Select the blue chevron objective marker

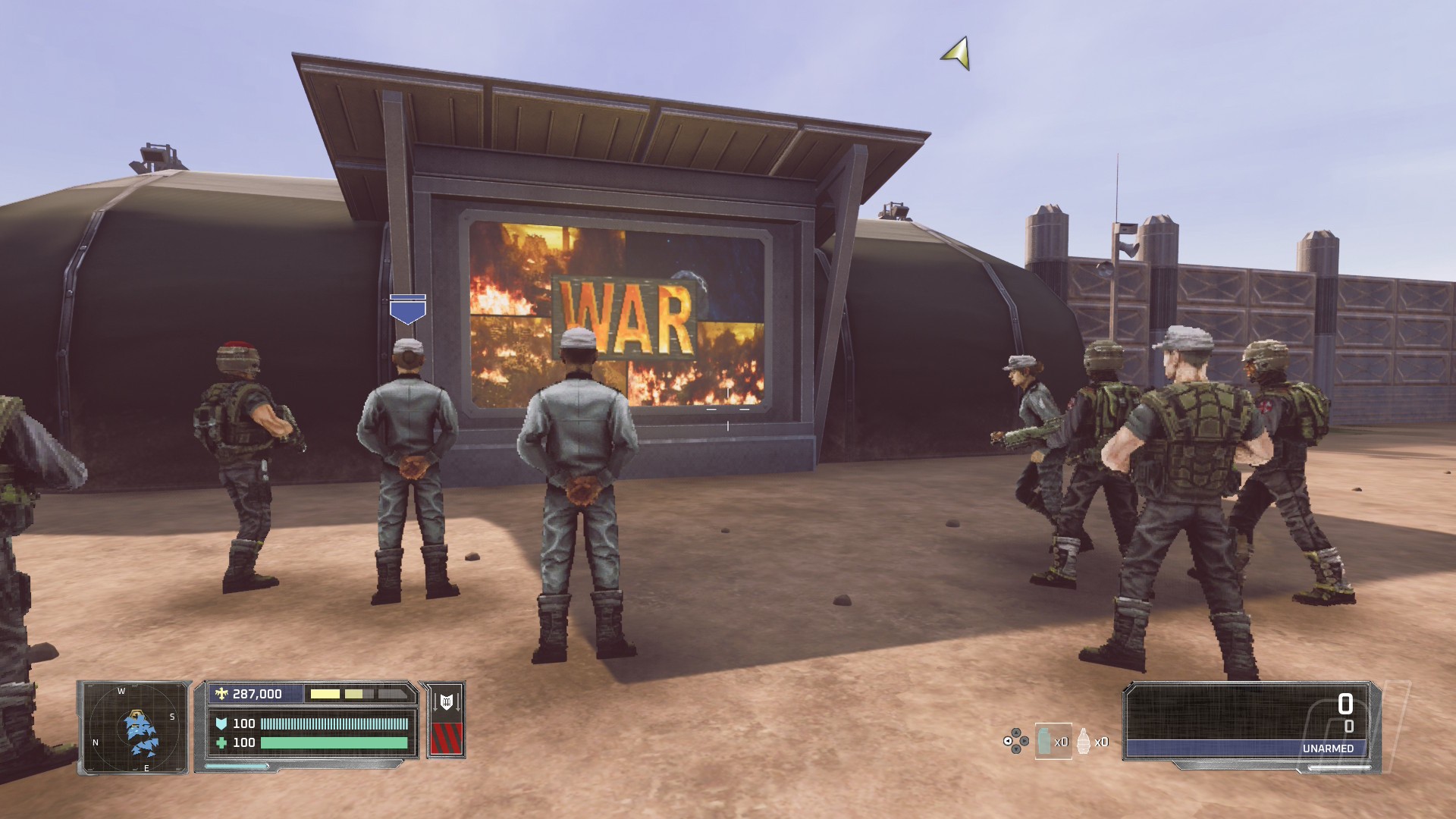(x=407, y=309)
